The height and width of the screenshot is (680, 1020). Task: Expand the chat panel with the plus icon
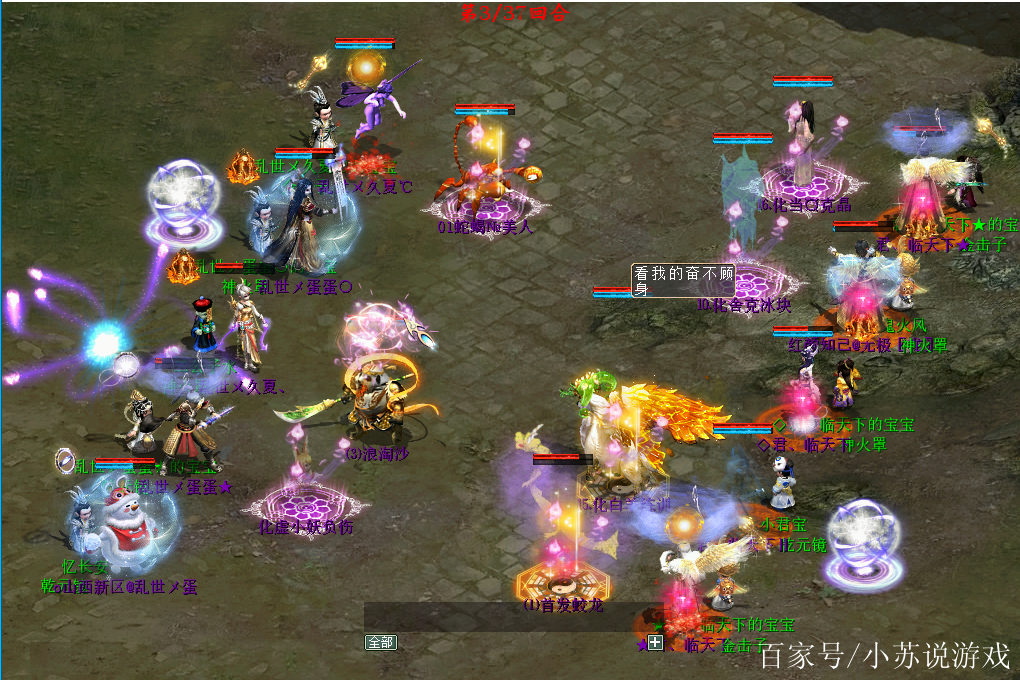pyautogui.click(x=655, y=642)
